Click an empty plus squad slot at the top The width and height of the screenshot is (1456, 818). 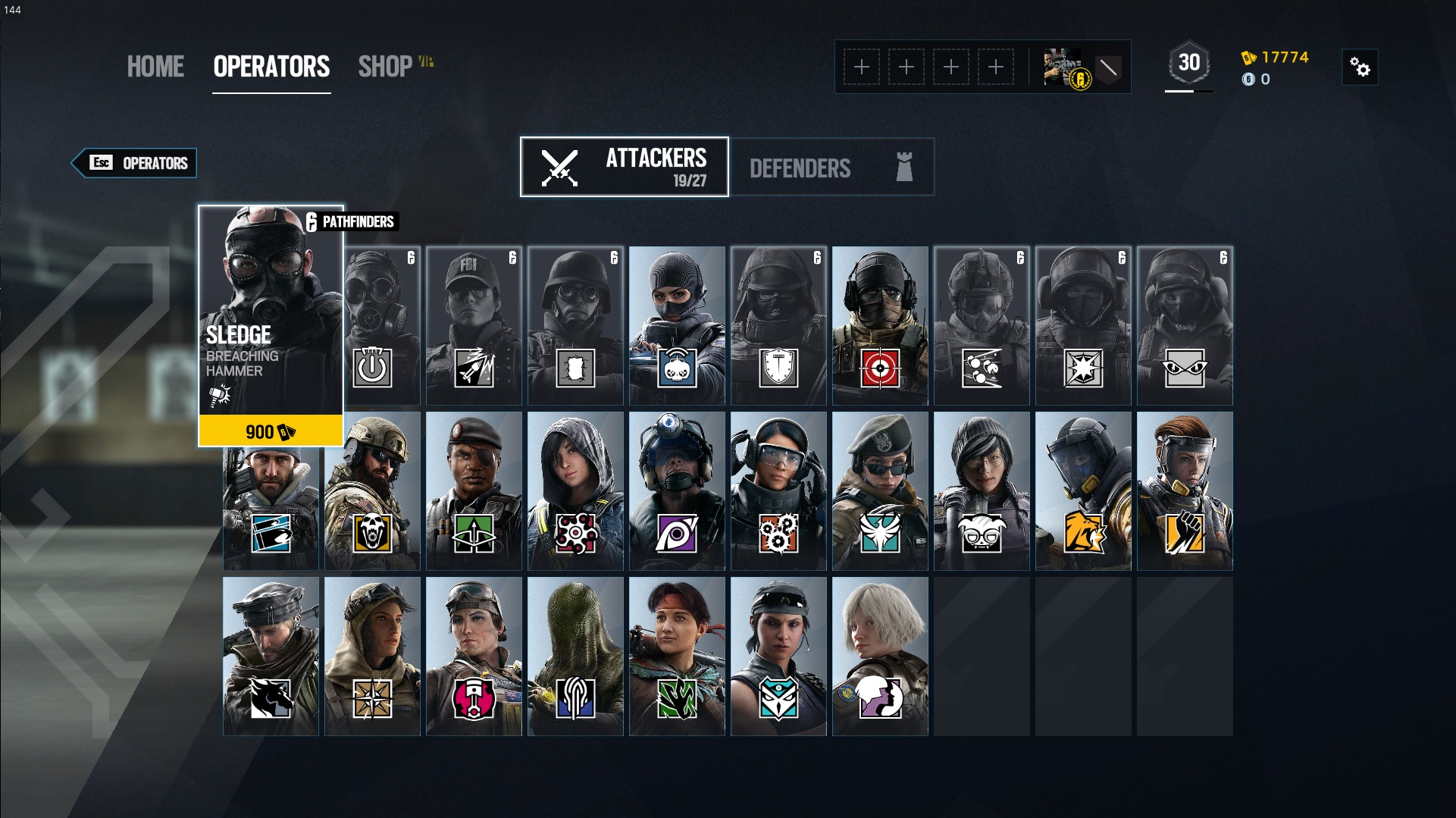point(861,67)
